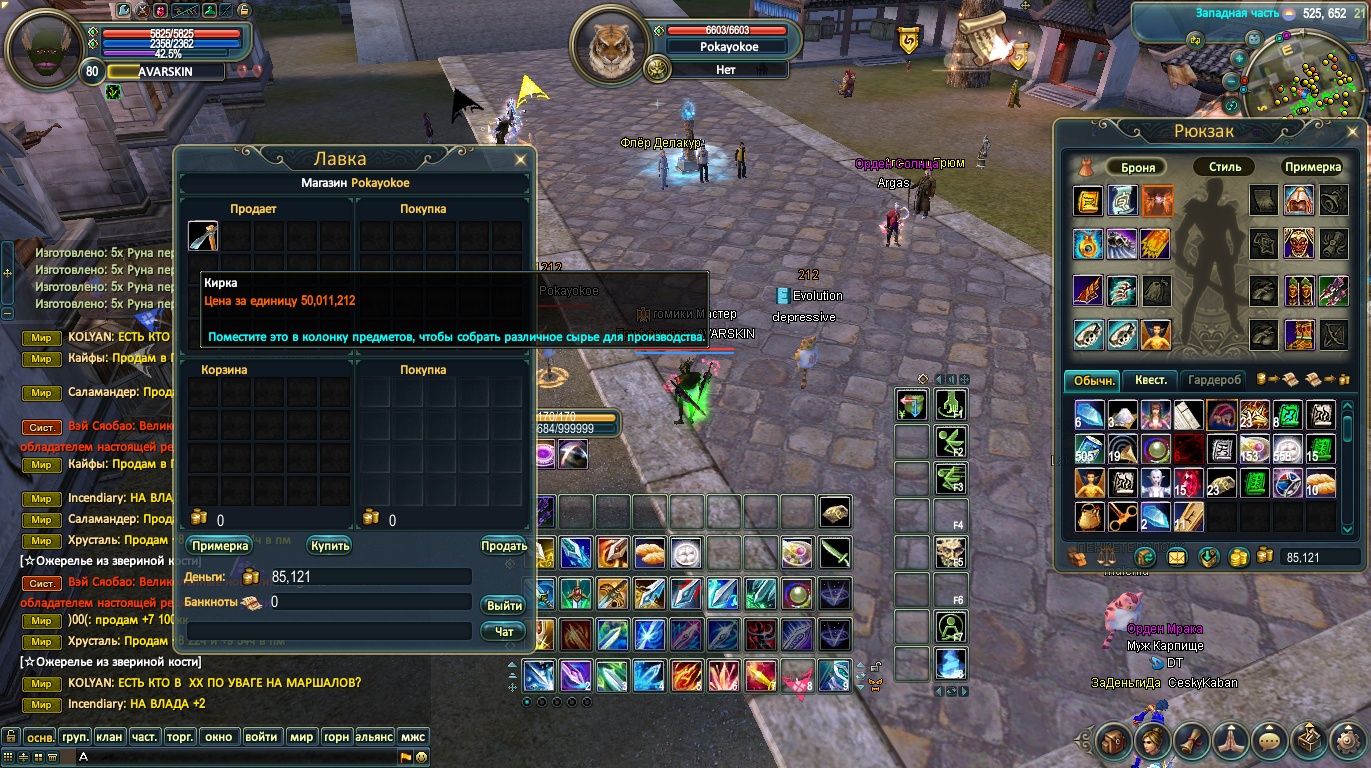The height and width of the screenshot is (768, 1371).
Task: Switch chat to the клан channel
Action: tap(109, 737)
